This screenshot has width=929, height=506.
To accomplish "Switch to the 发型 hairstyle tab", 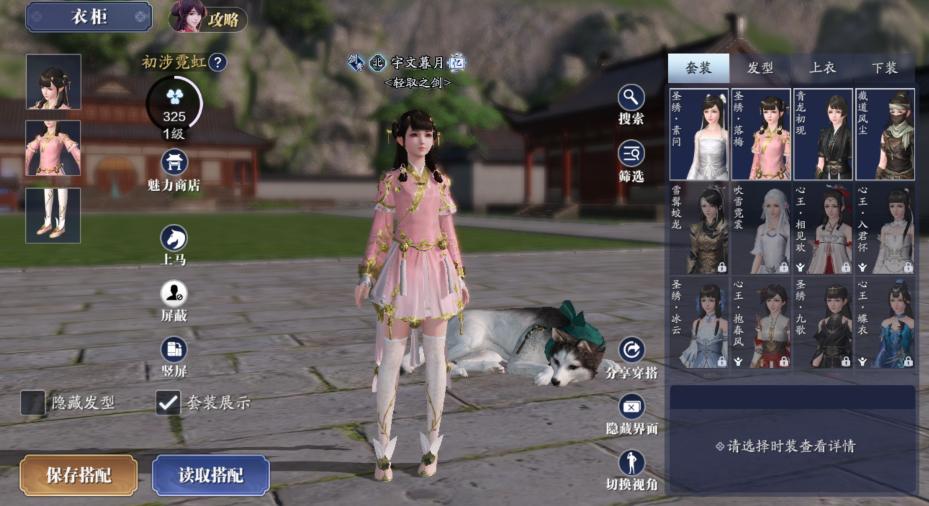I will (760, 68).
